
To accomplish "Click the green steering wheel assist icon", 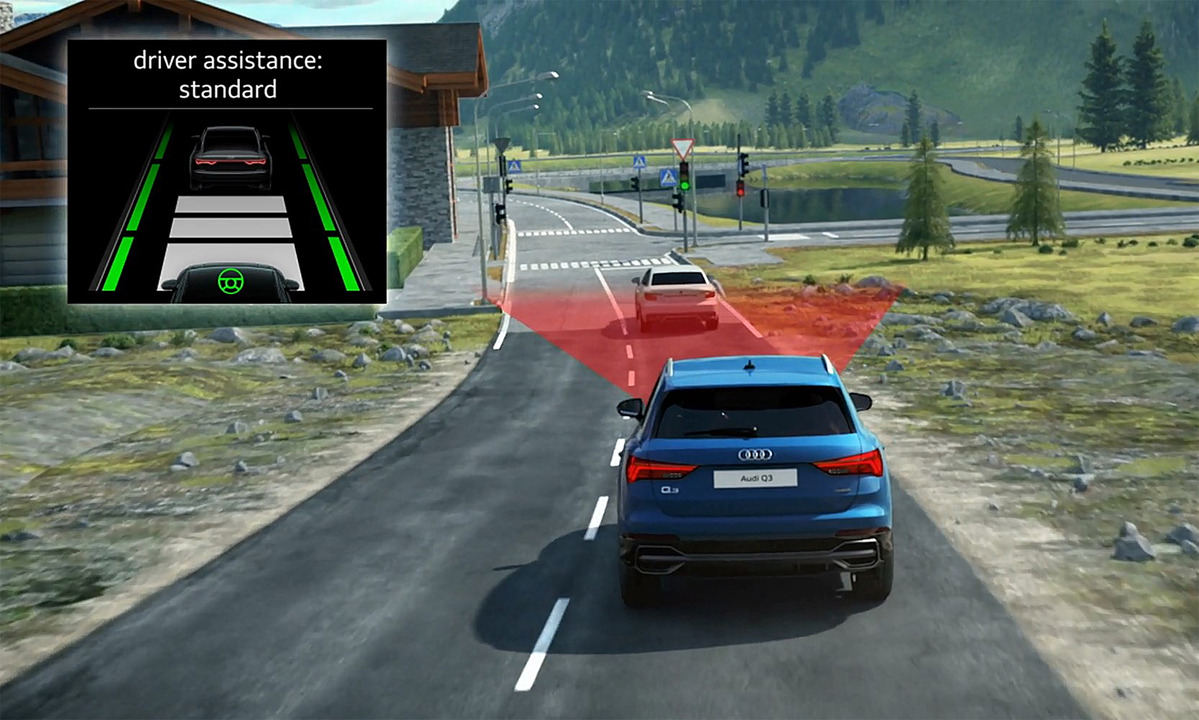I will pyautogui.click(x=231, y=281).
